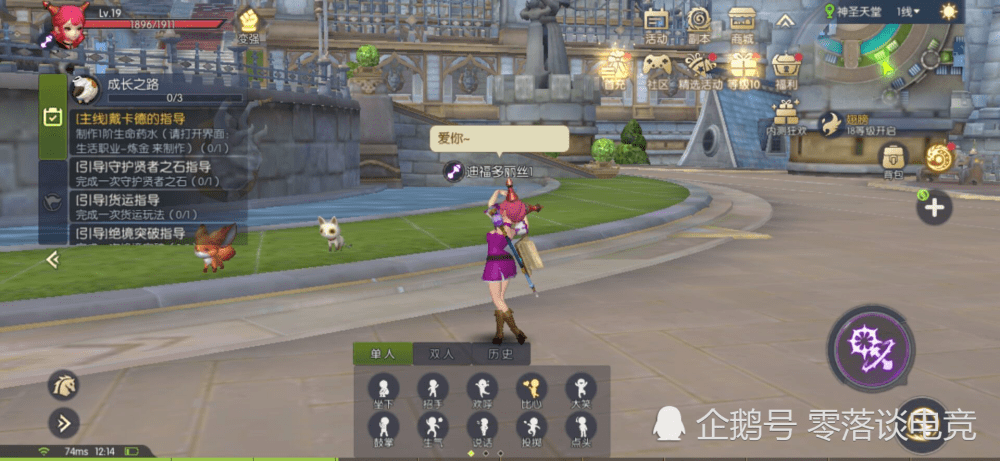Open the 背包 backpack
The height and width of the screenshot is (461, 1000).
point(893,160)
